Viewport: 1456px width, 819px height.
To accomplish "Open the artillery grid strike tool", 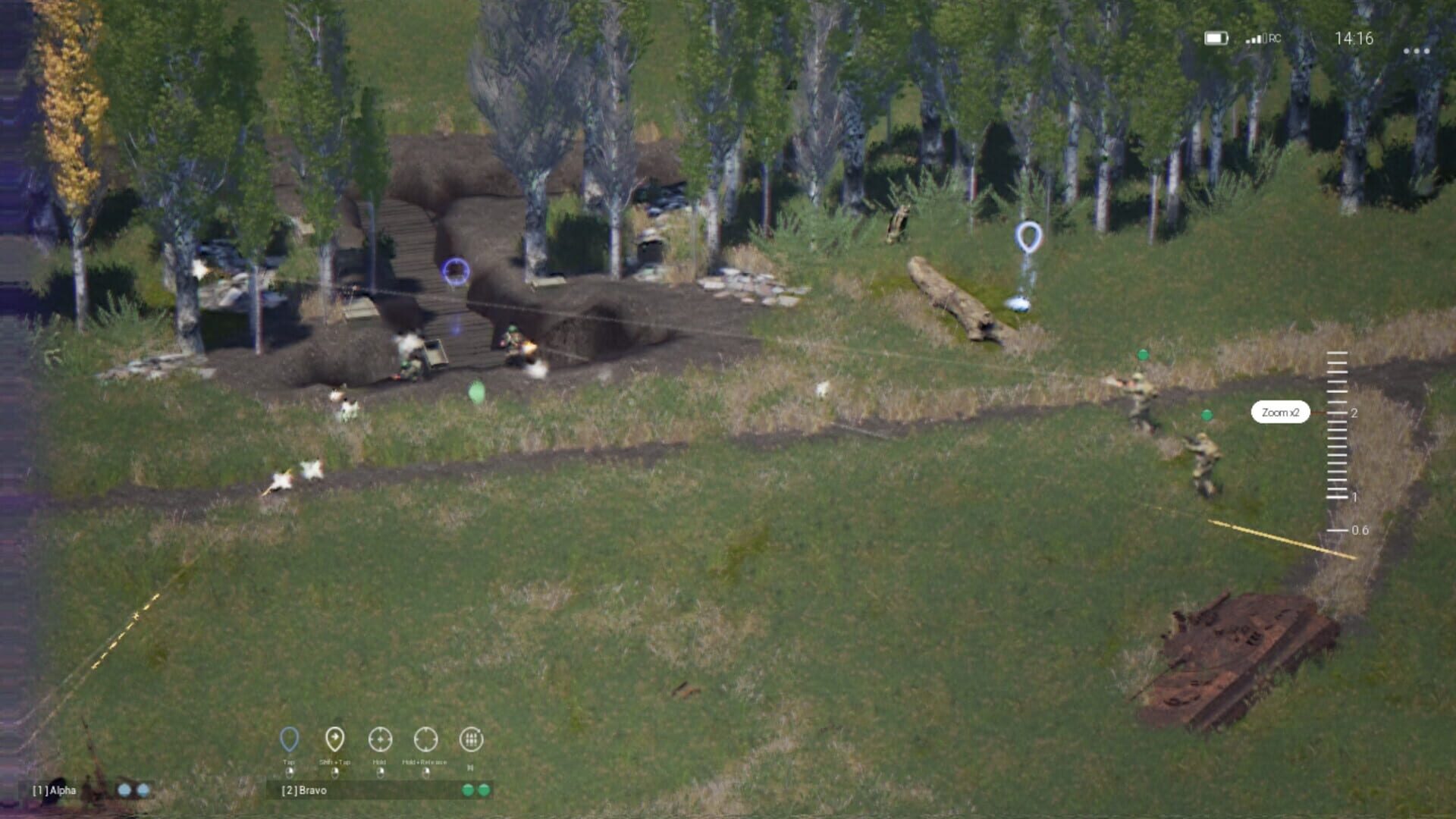I will point(470,739).
